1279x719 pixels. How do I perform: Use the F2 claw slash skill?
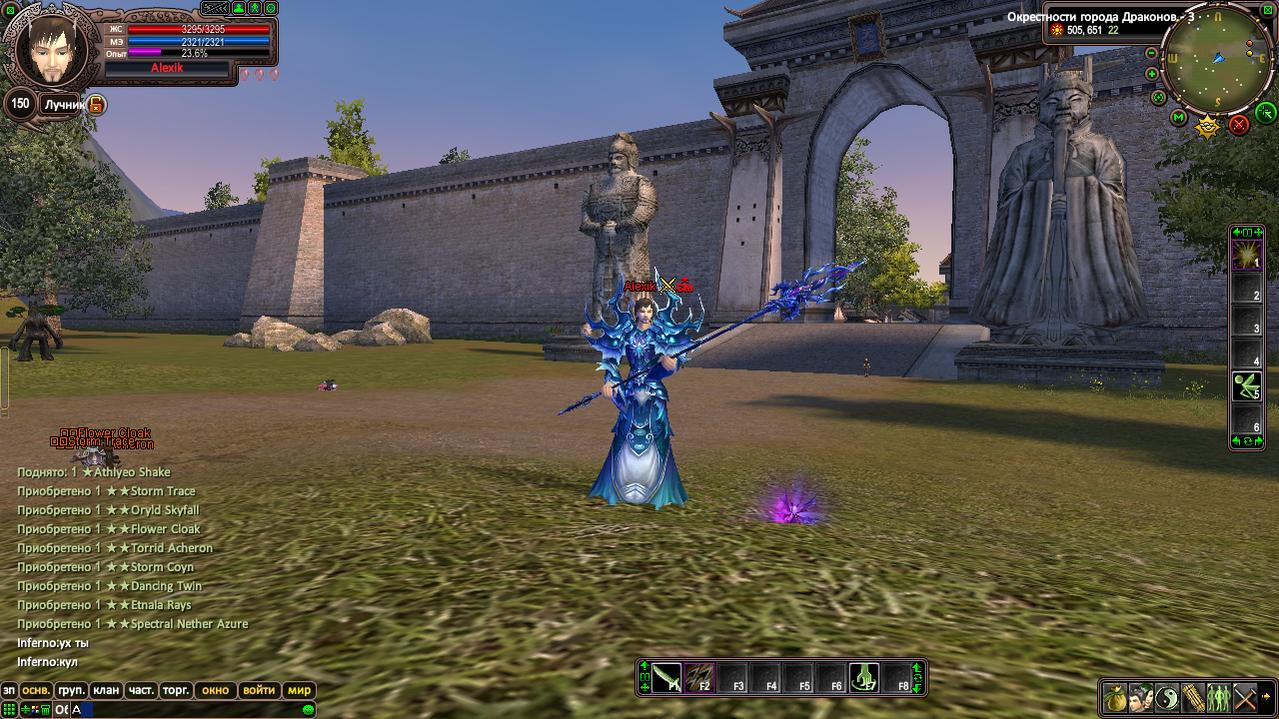(701, 677)
